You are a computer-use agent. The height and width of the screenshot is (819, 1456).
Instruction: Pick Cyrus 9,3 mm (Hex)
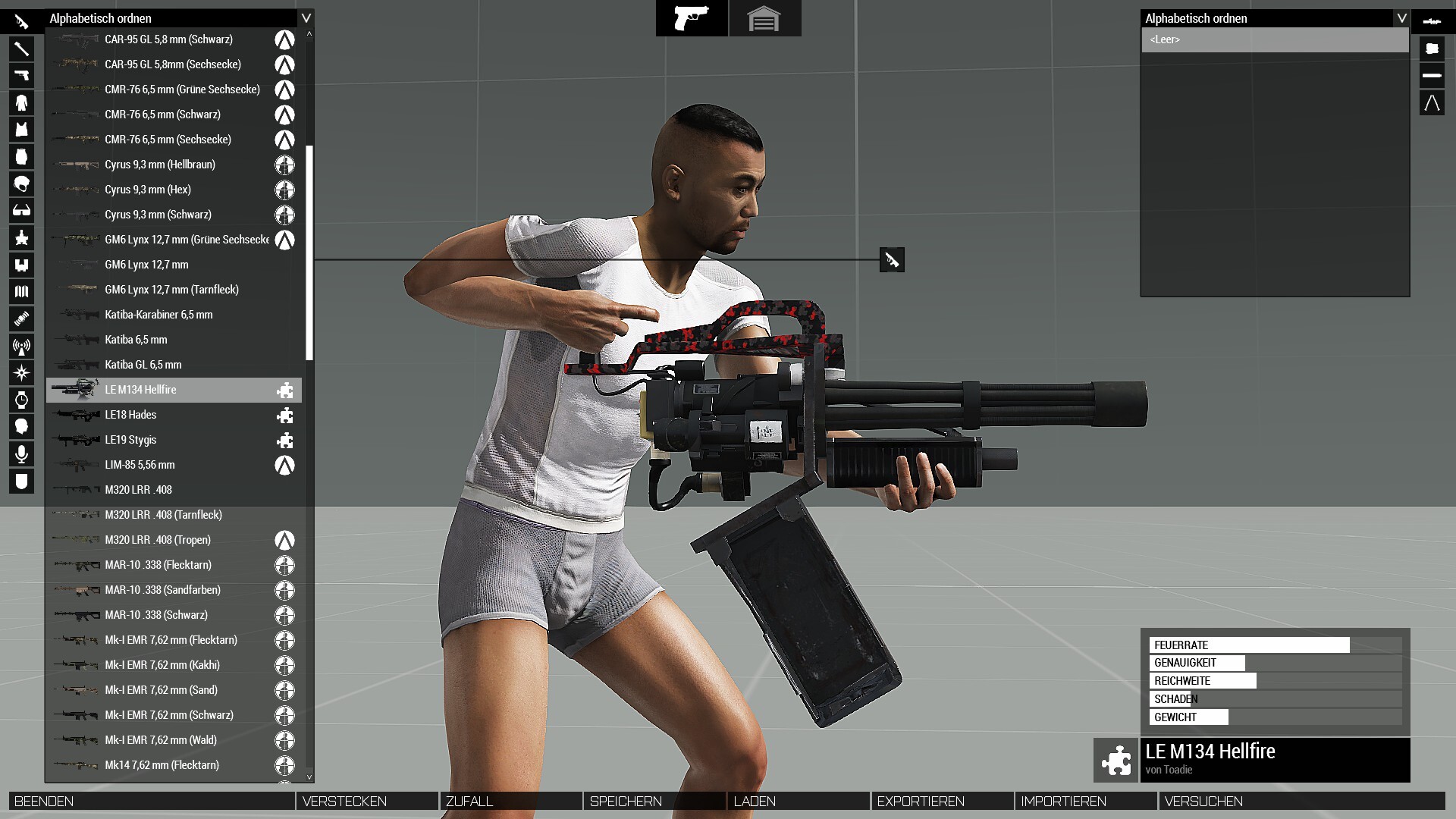click(174, 190)
